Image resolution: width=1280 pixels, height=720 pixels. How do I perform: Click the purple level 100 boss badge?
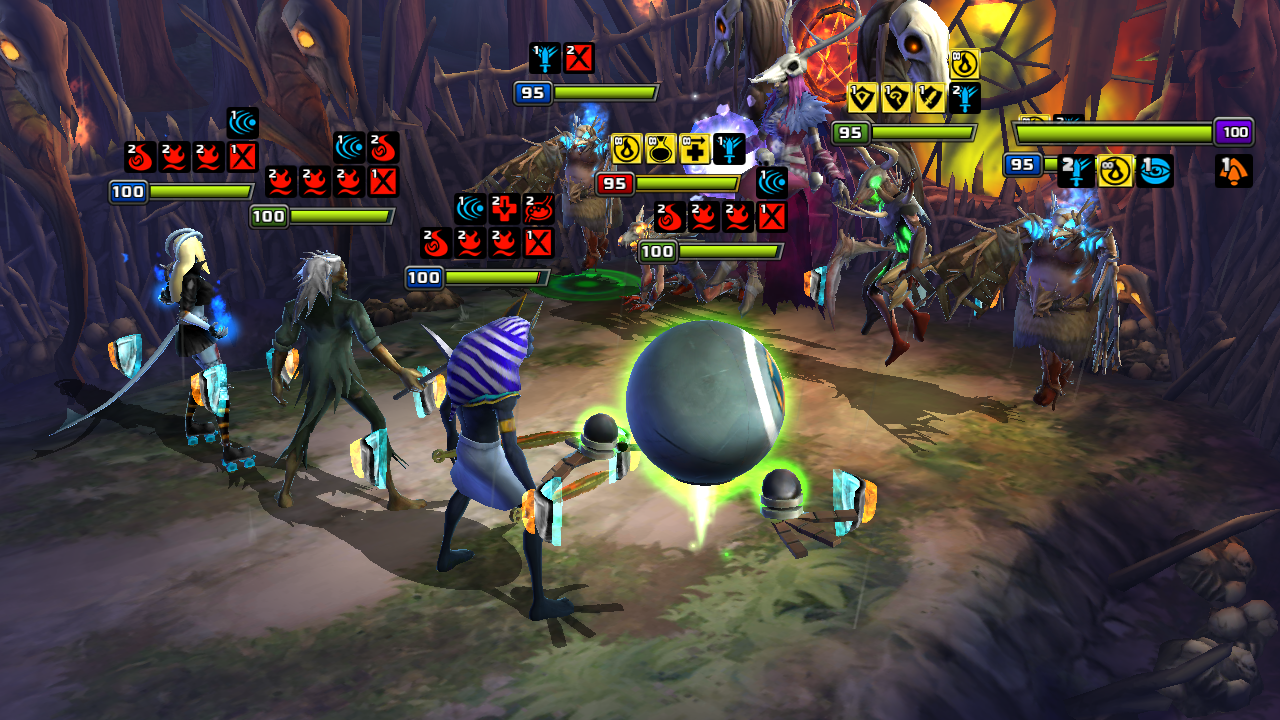pos(1235,132)
